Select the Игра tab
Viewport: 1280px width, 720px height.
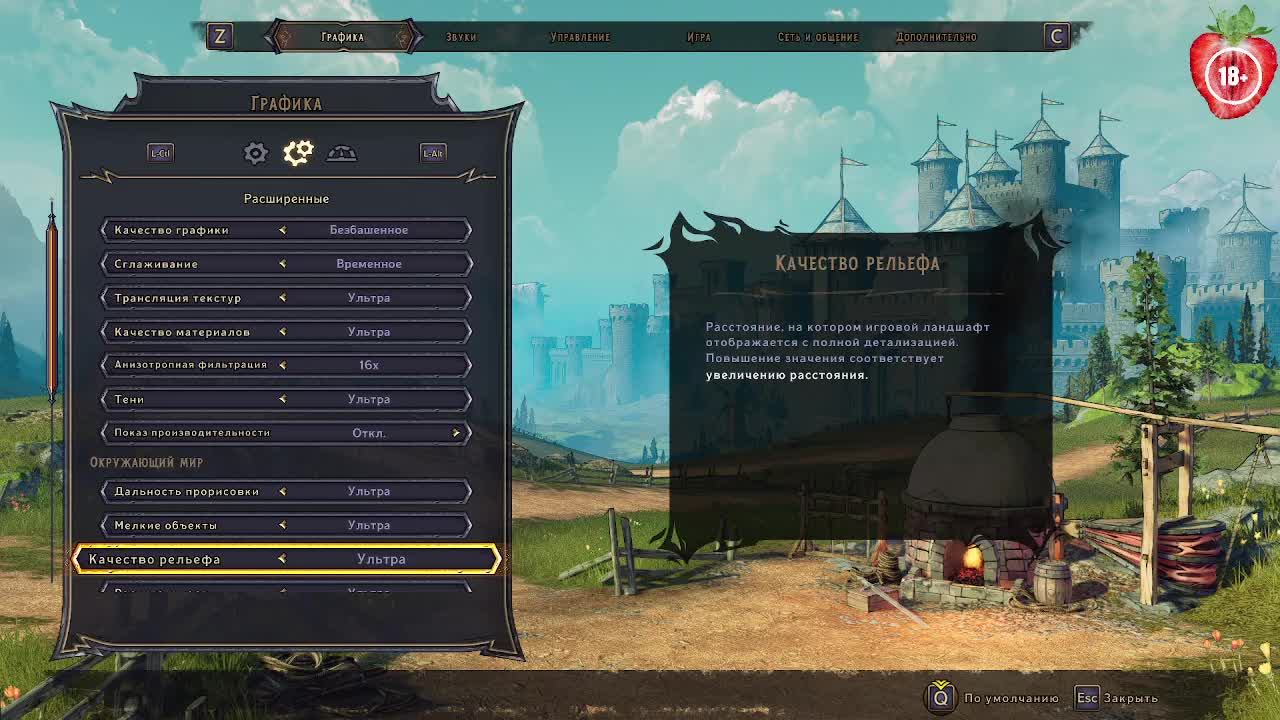click(699, 37)
